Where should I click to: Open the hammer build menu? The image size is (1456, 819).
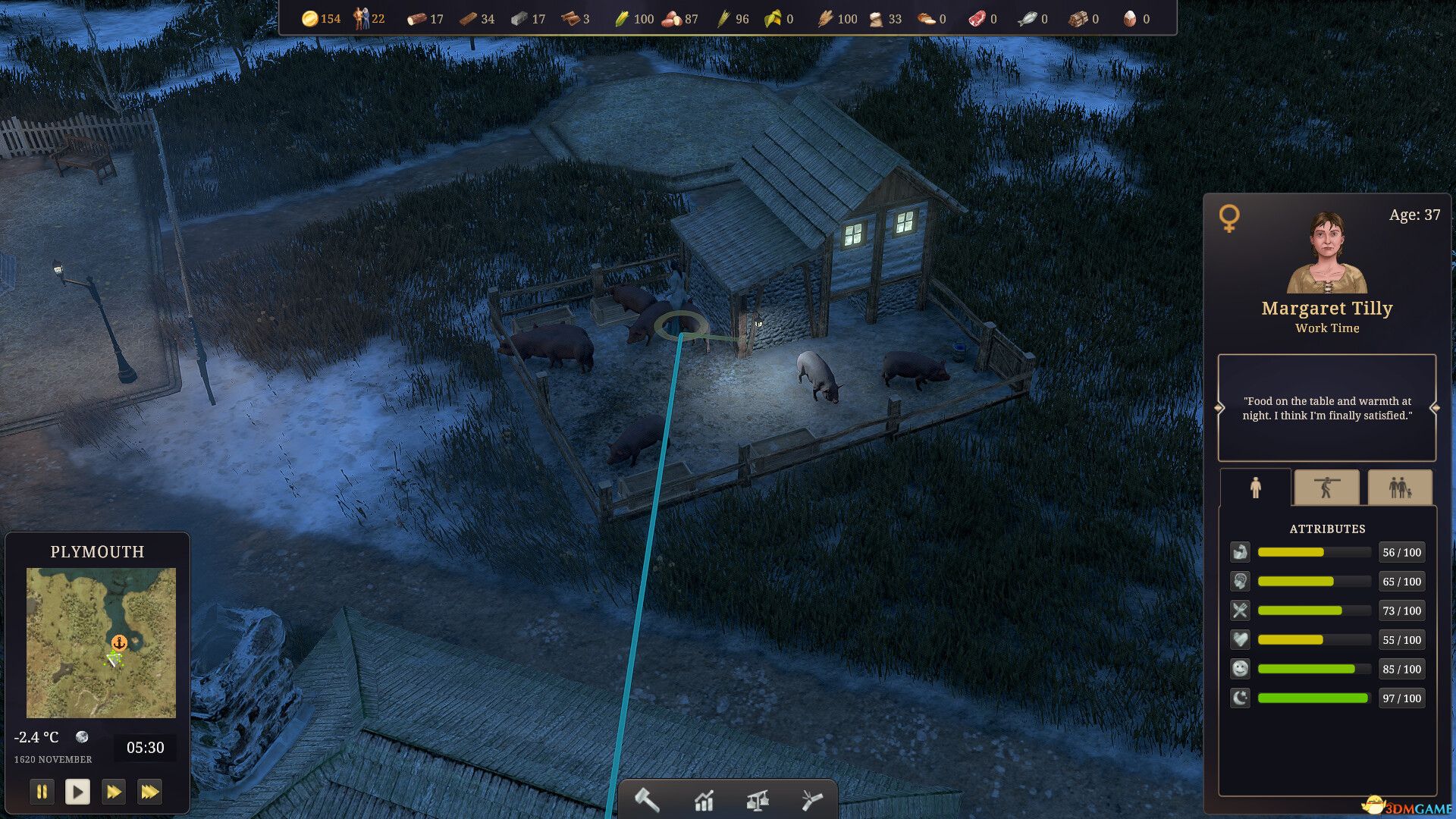(647, 799)
